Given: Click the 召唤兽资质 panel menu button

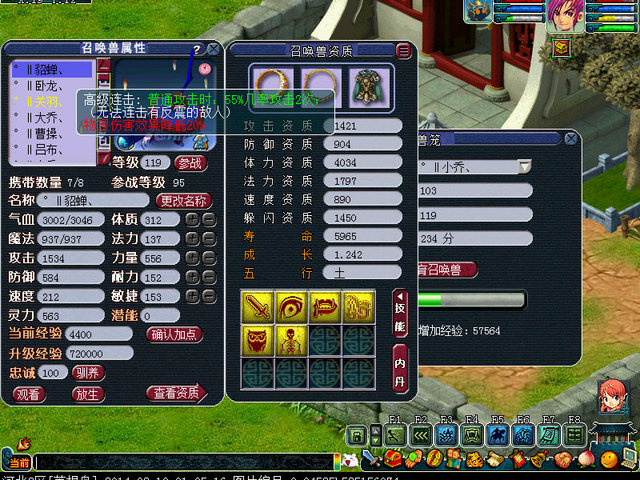Looking at the screenshot, I should pyautogui.click(x=403, y=51).
